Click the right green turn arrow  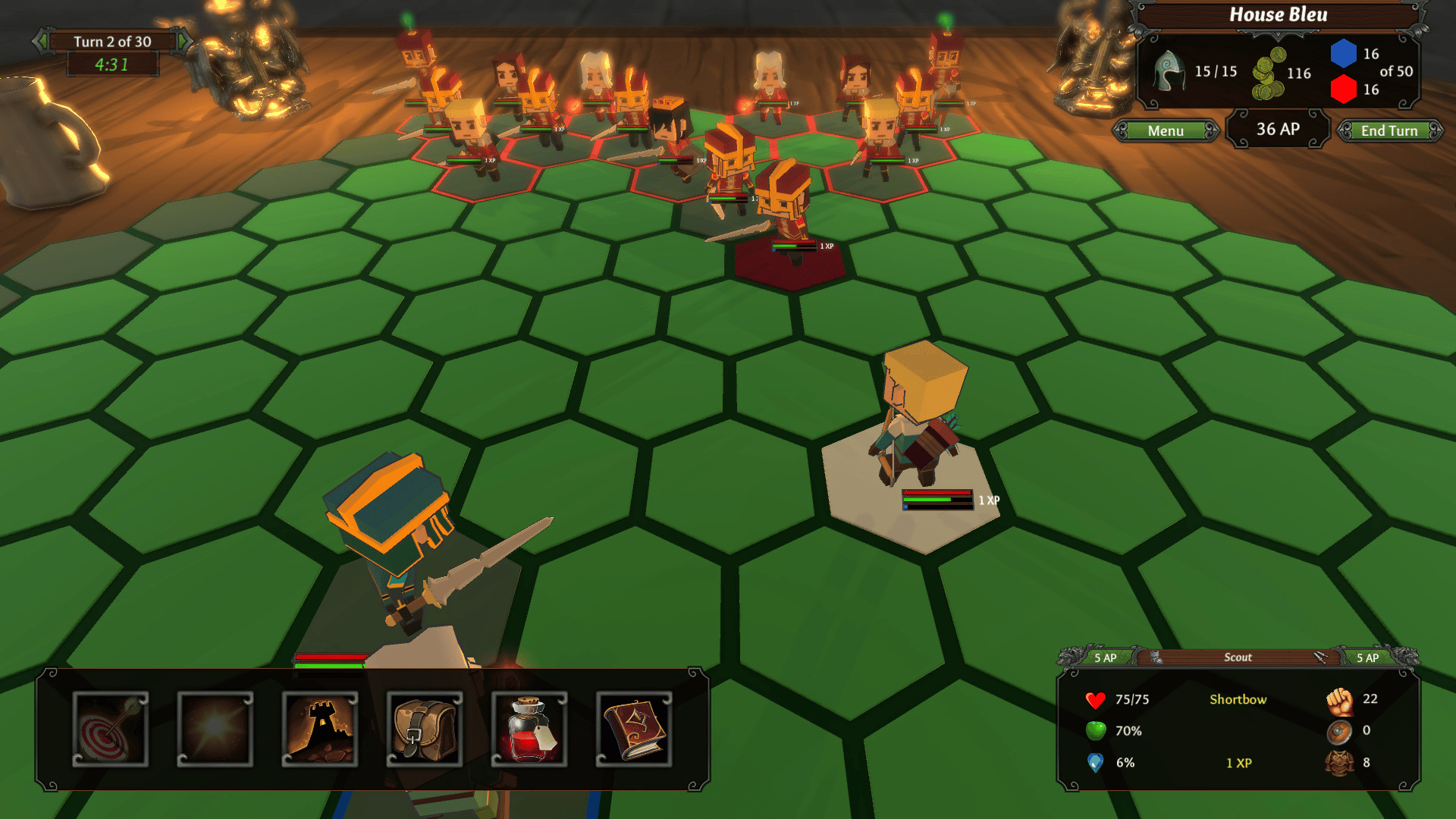coord(184,41)
